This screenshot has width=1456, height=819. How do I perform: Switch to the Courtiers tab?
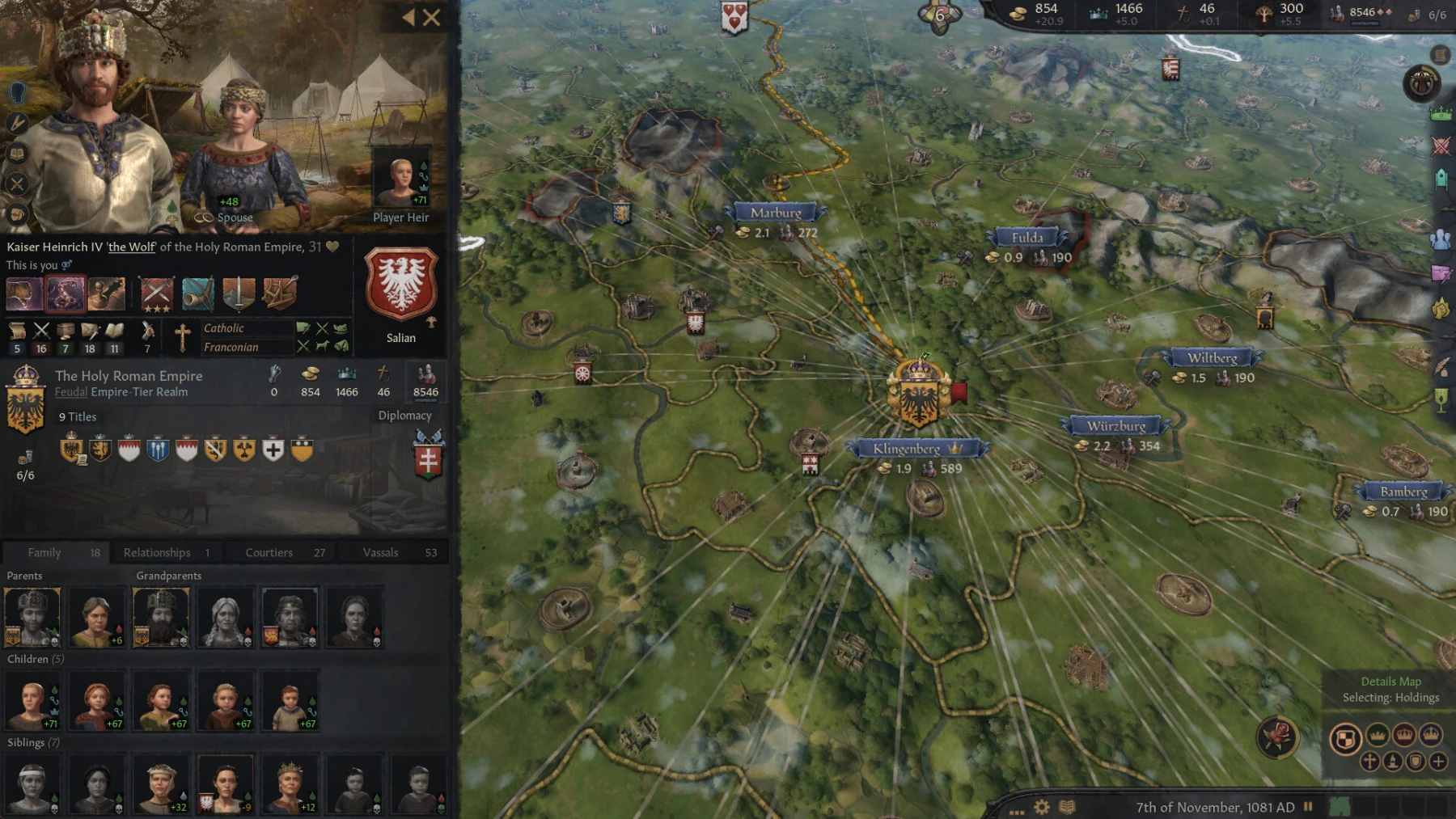click(x=268, y=552)
